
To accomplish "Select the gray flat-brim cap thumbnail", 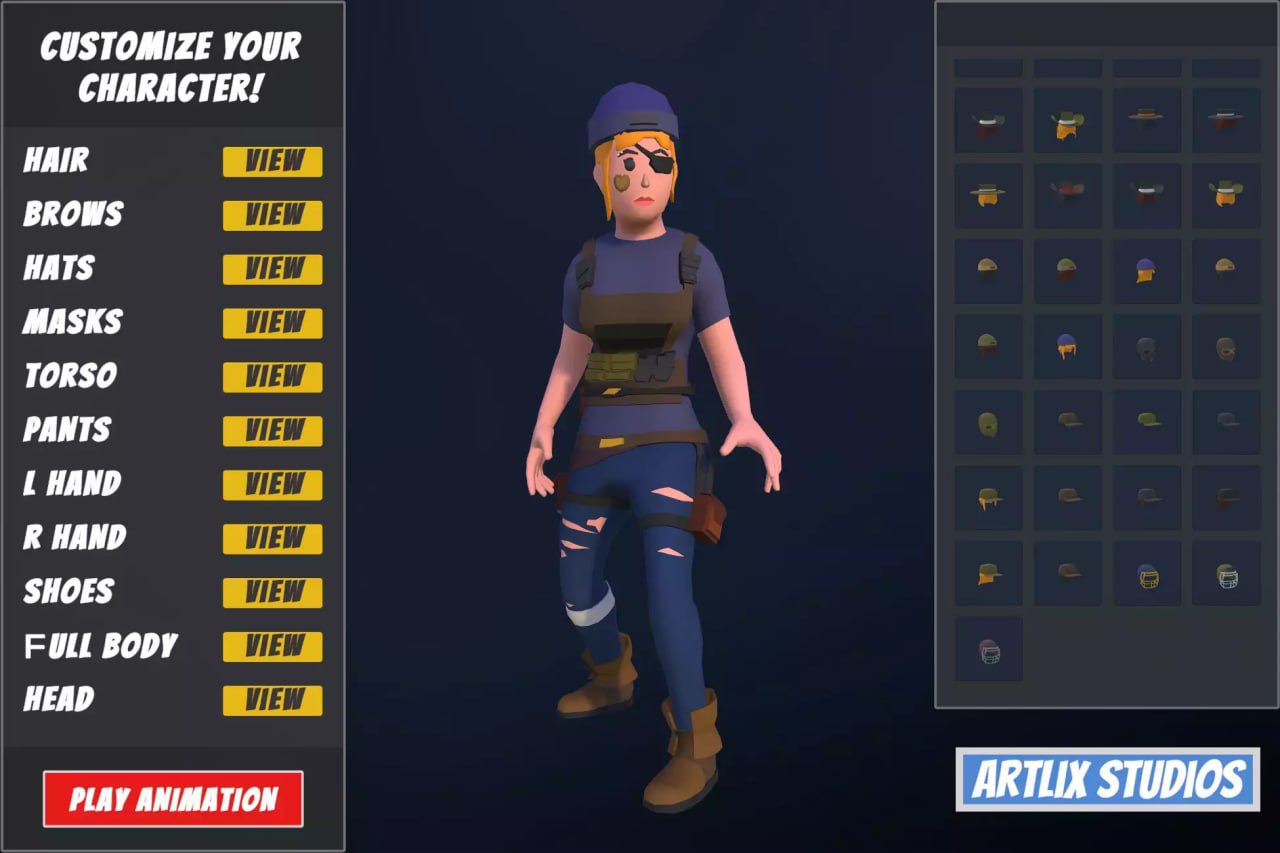I will point(1227,422).
